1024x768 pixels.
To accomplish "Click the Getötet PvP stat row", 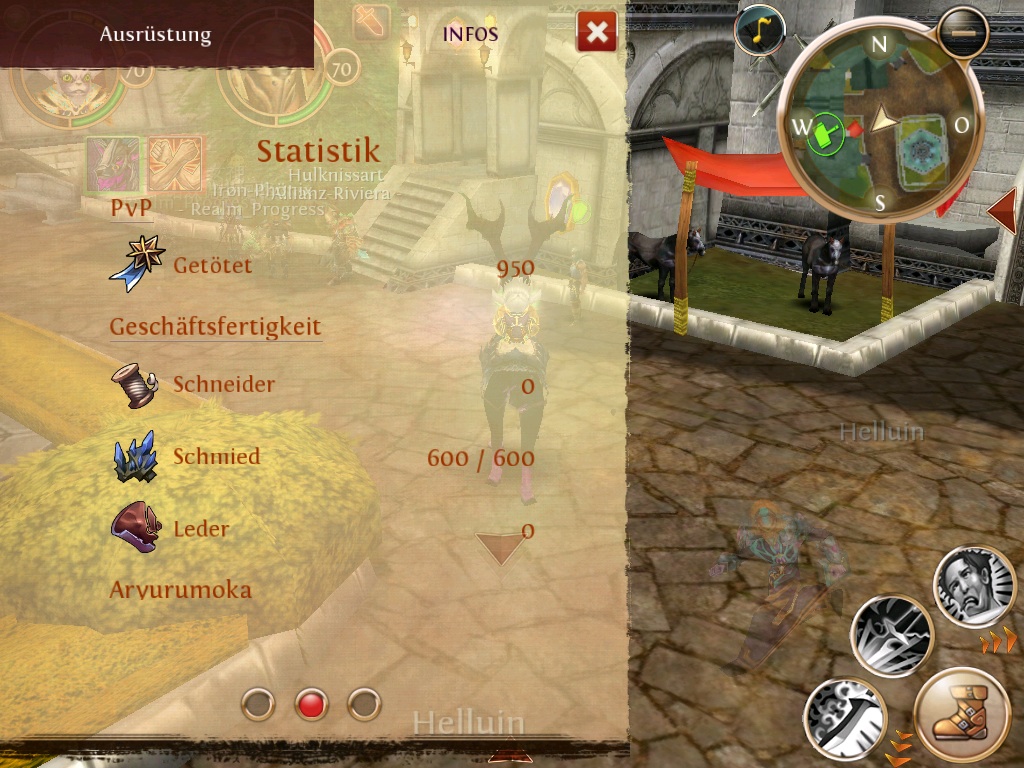I will click(322, 266).
